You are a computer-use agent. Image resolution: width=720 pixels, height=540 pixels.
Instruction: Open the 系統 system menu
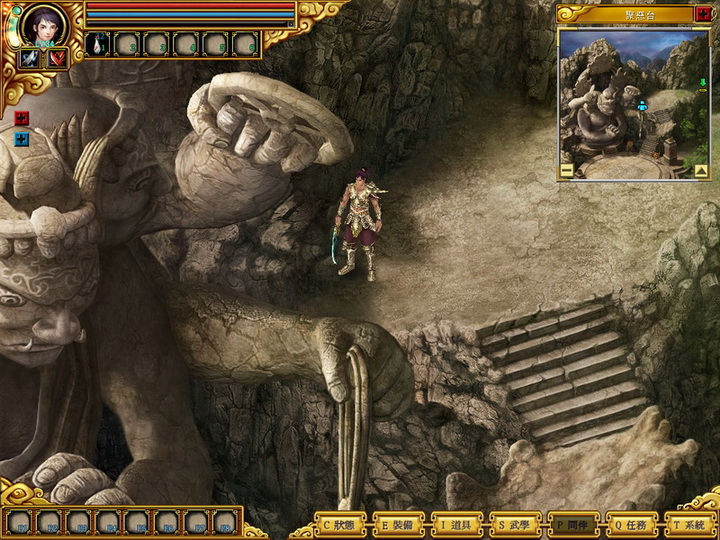coord(691,524)
